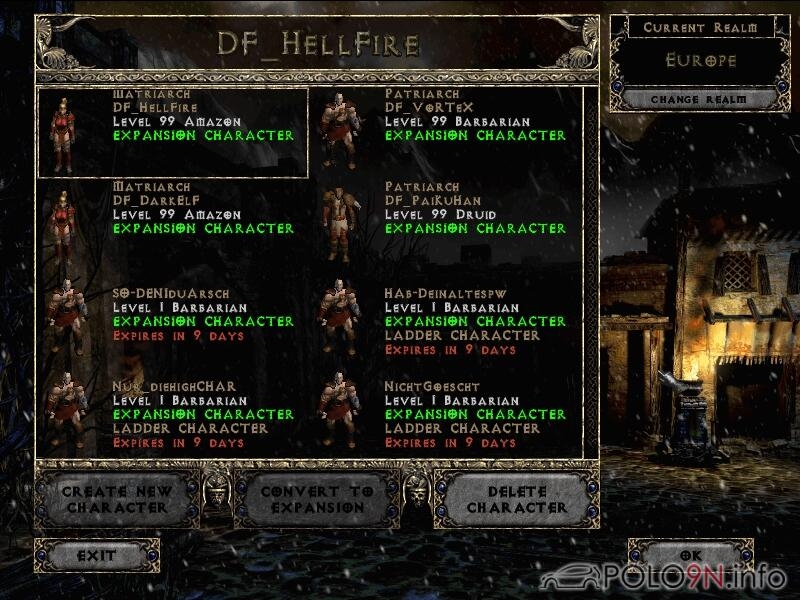Select the DF_HellFire Amazon character
This screenshot has height=600, width=800.
[172, 132]
